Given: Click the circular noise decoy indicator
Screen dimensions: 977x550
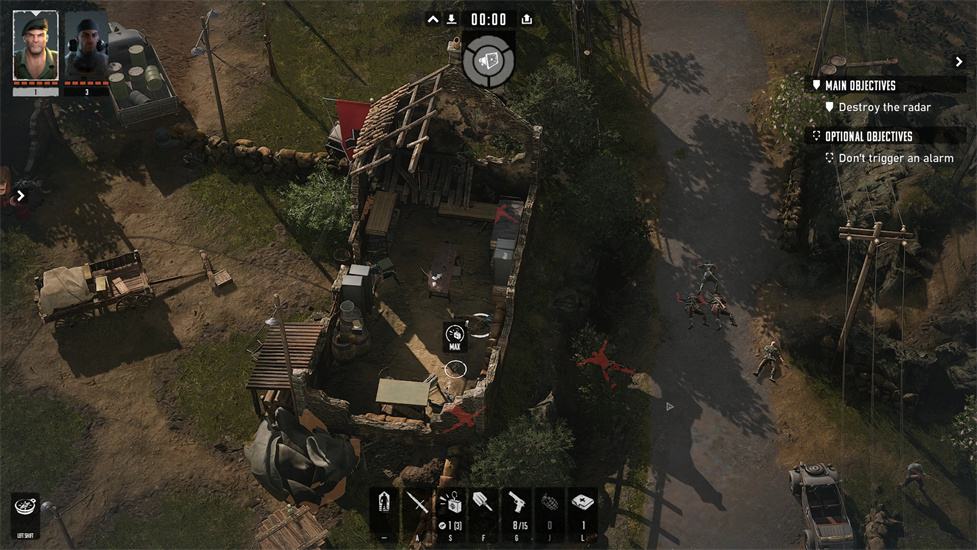Looking at the screenshot, I should (x=490, y=60).
